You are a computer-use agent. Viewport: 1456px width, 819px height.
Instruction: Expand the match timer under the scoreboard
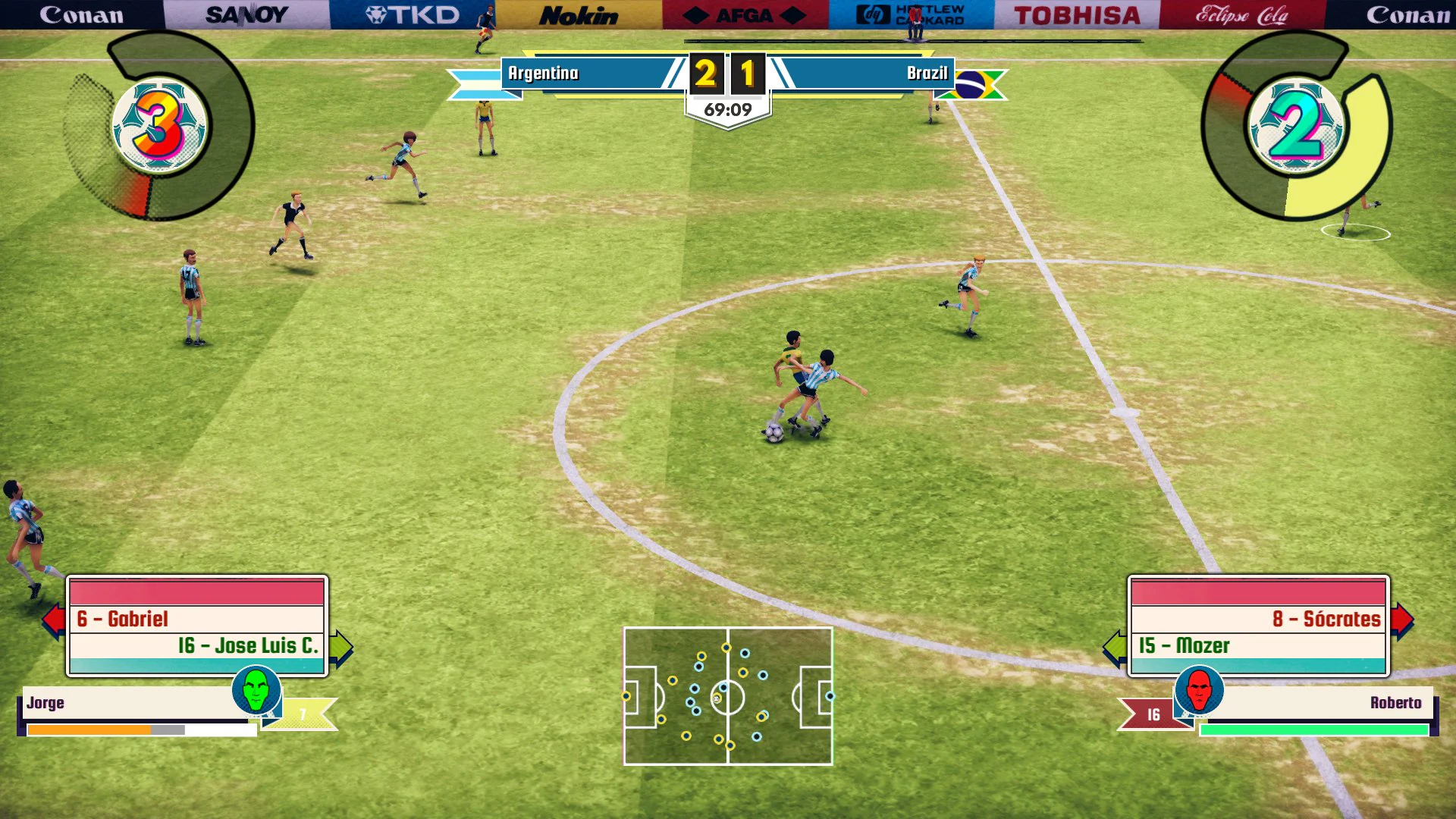tap(726, 108)
